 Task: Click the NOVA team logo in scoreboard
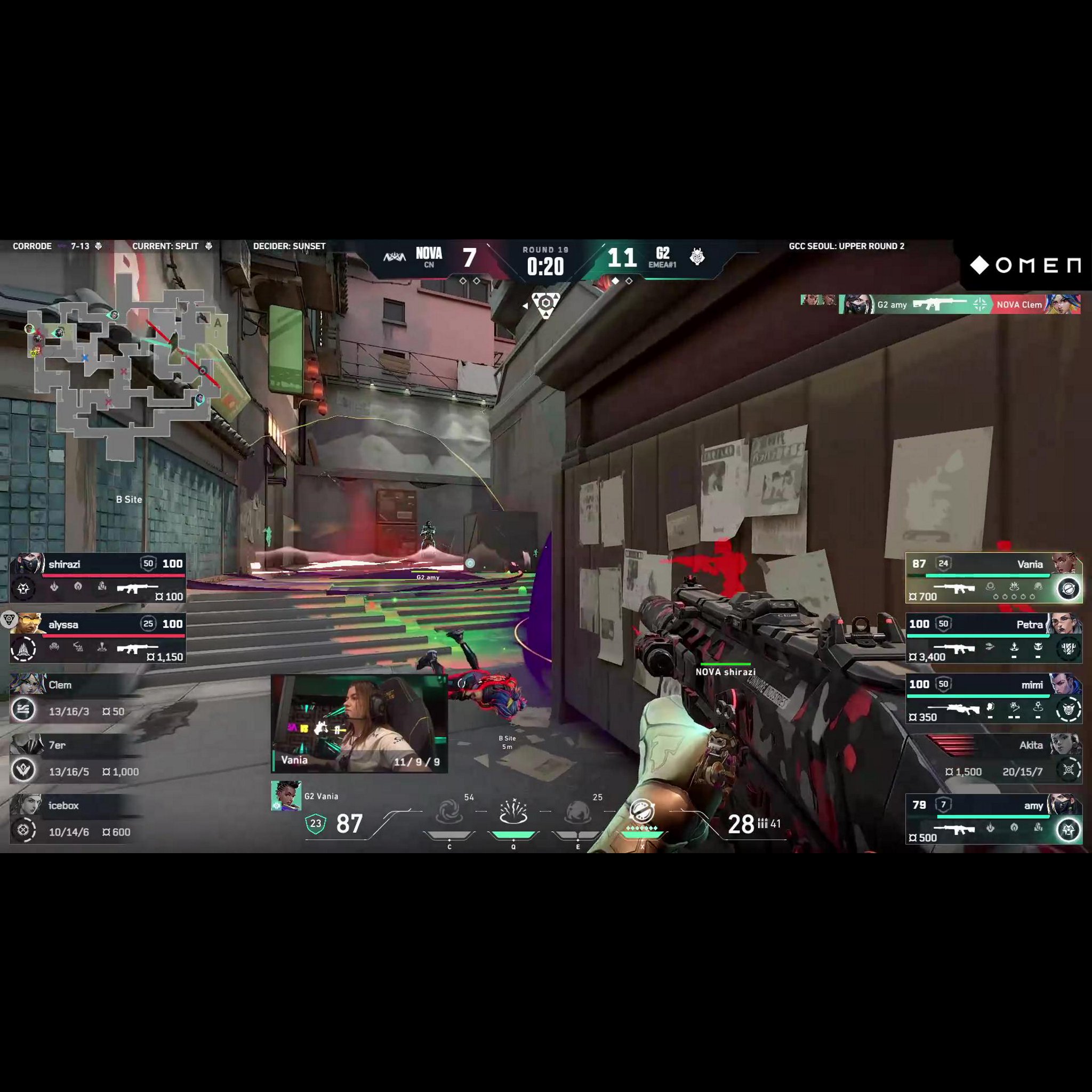(395, 257)
